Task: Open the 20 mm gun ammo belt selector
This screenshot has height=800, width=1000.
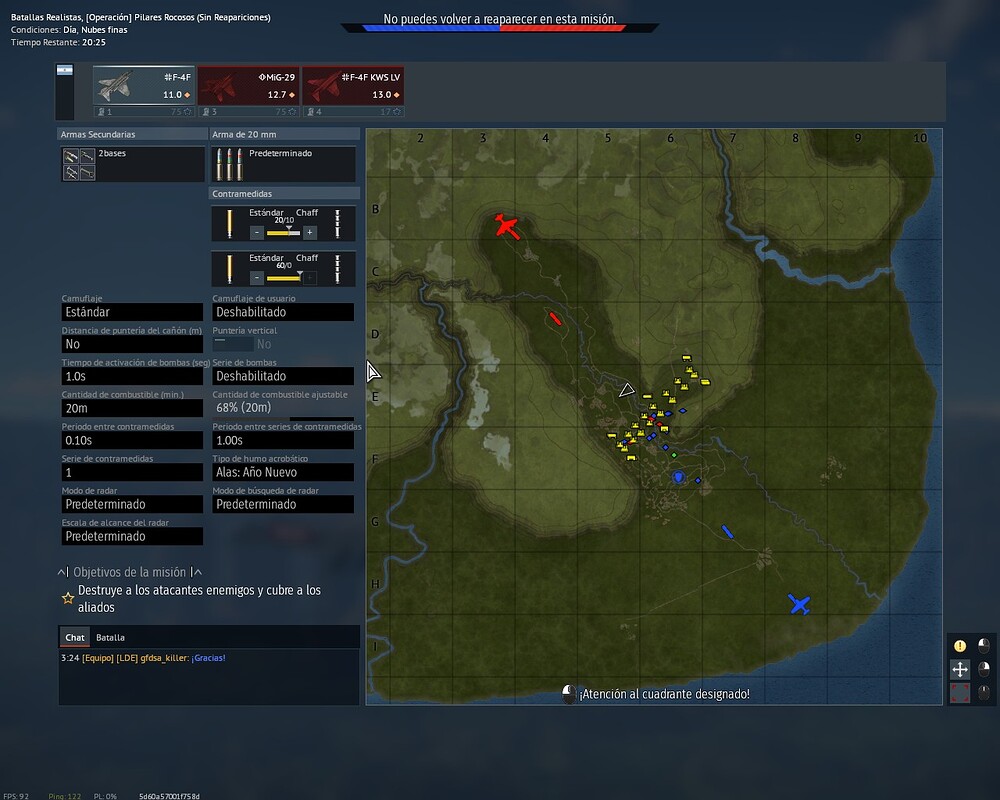Action: tap(283, 164)
